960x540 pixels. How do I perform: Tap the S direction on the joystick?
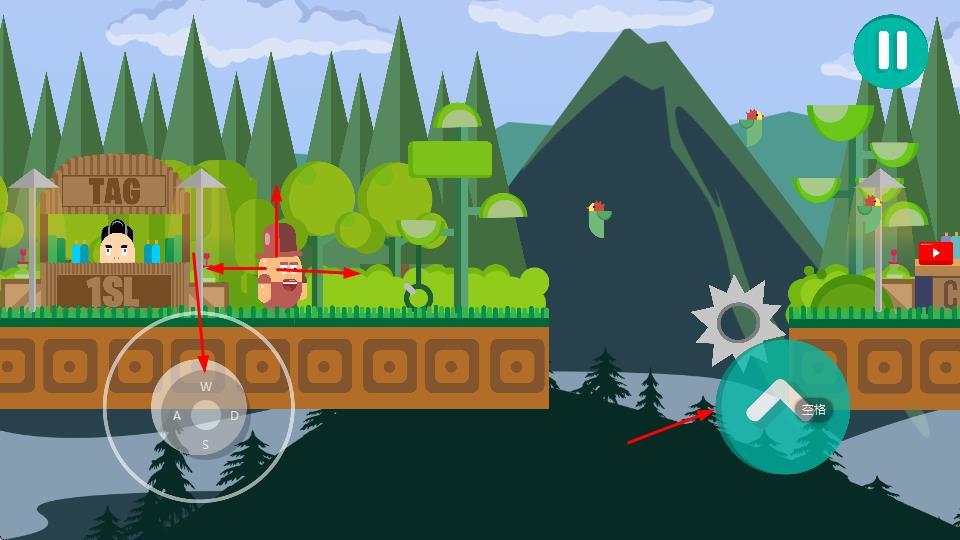click(206, 444)
